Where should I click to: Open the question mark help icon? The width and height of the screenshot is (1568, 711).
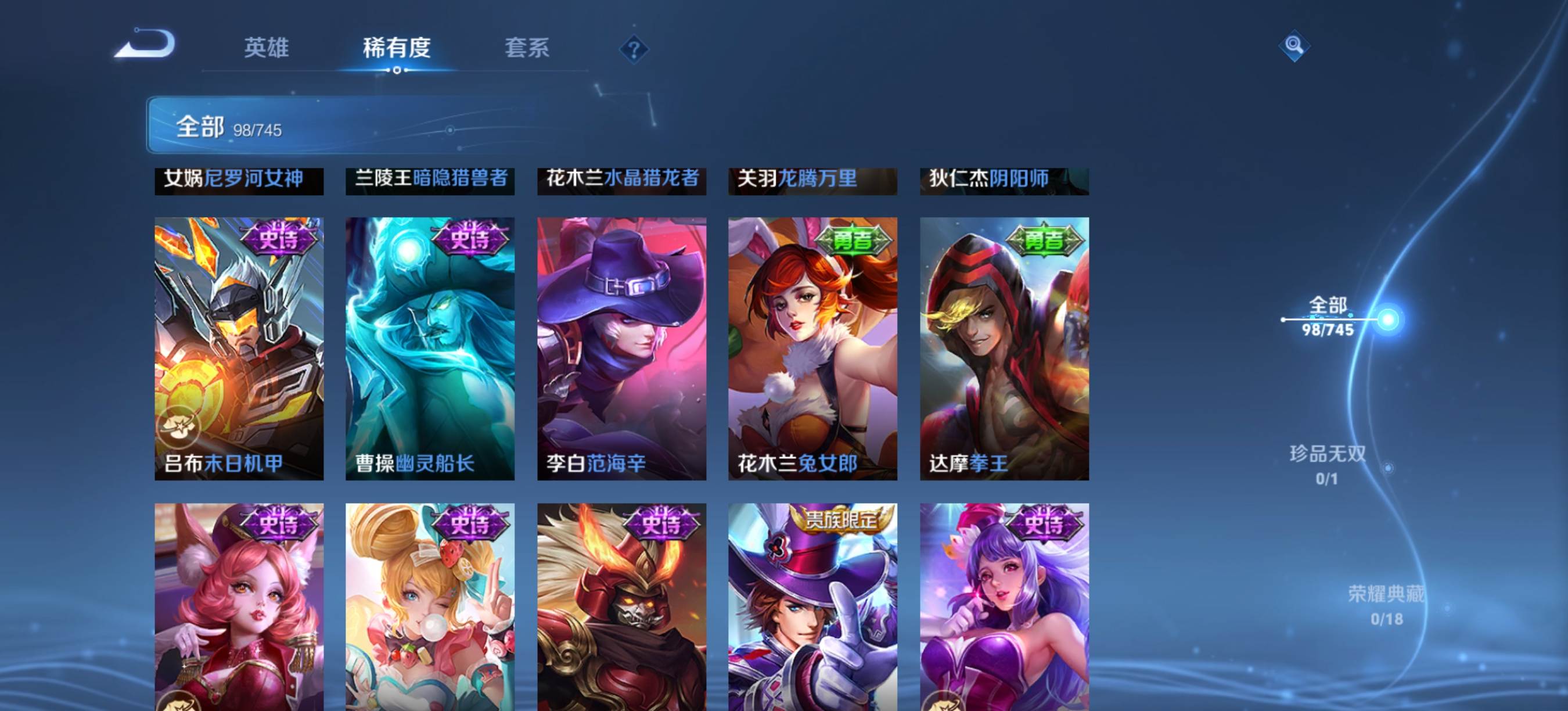[634, 49]
